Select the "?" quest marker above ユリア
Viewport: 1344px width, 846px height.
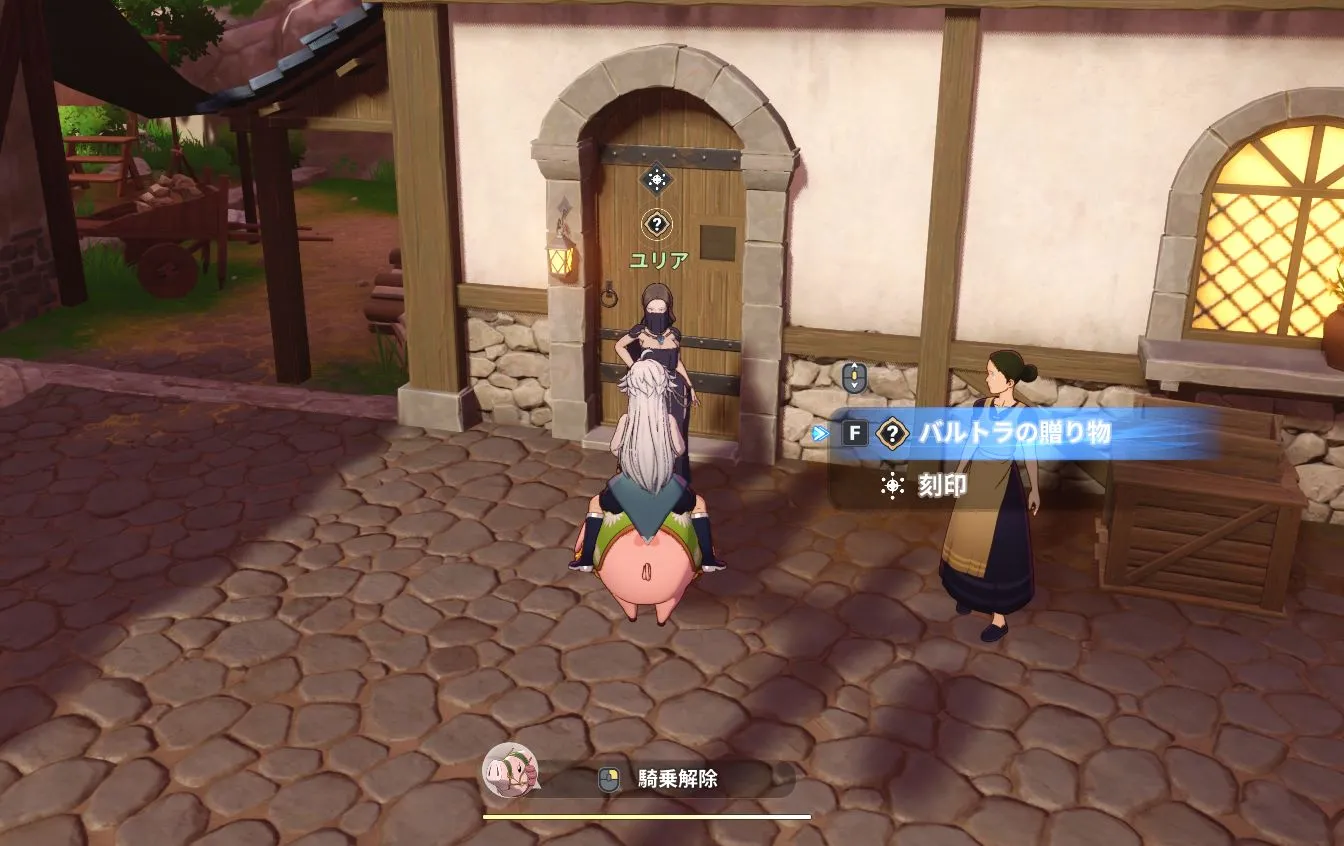[x=656, y=223]
